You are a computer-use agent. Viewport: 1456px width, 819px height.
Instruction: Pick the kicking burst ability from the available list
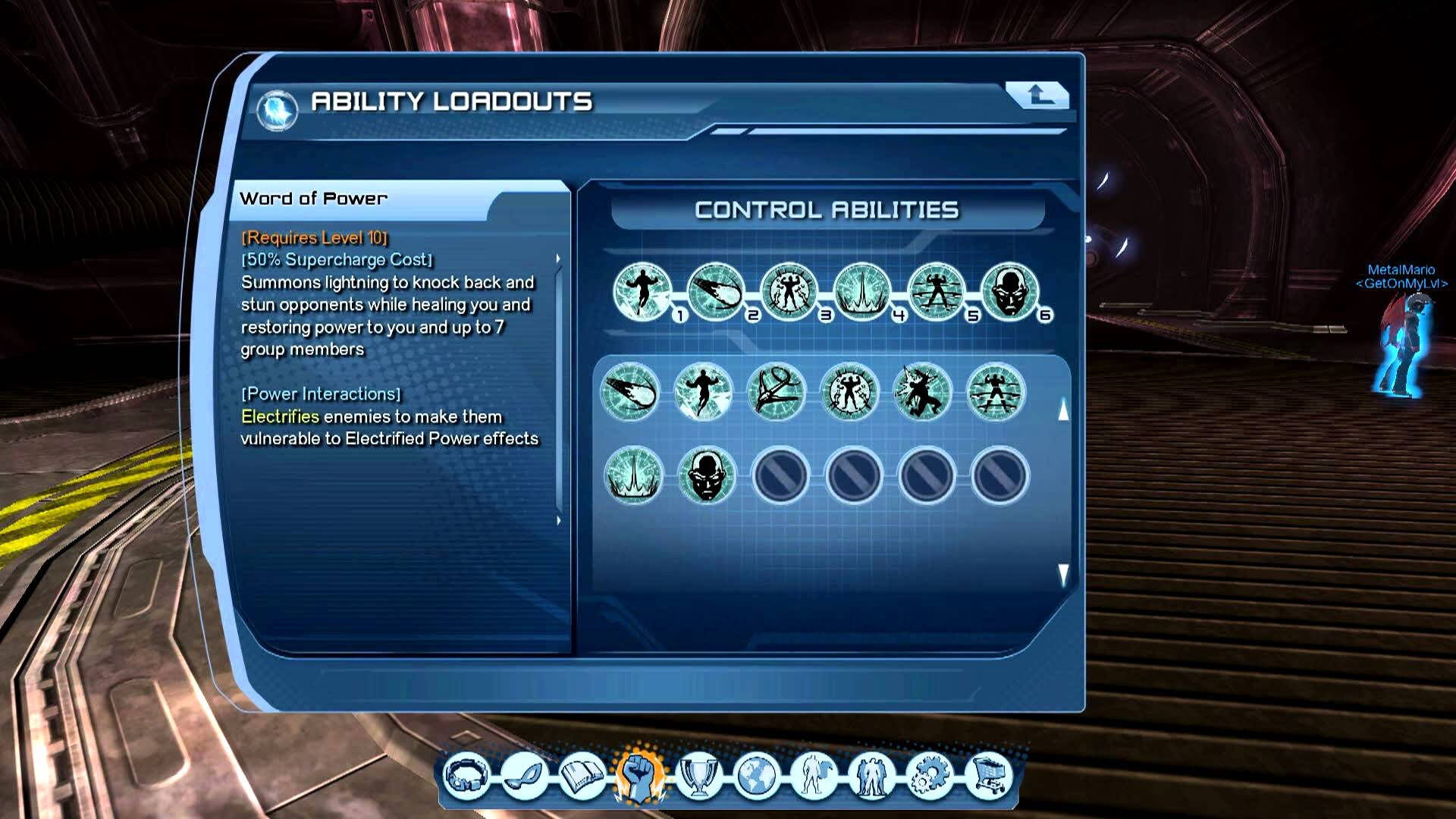[923, 391]
